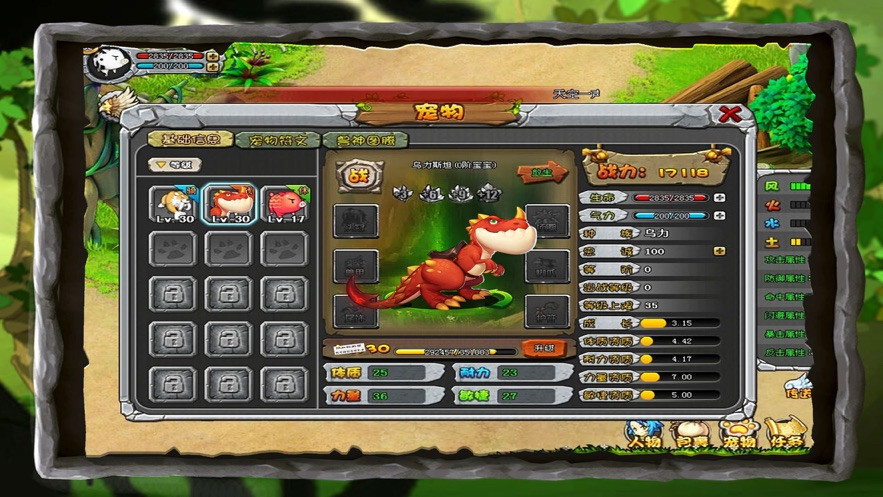883x497 pixels.
Task: Click the orange 升级 level-up button
Action: [x=544, y=349]
